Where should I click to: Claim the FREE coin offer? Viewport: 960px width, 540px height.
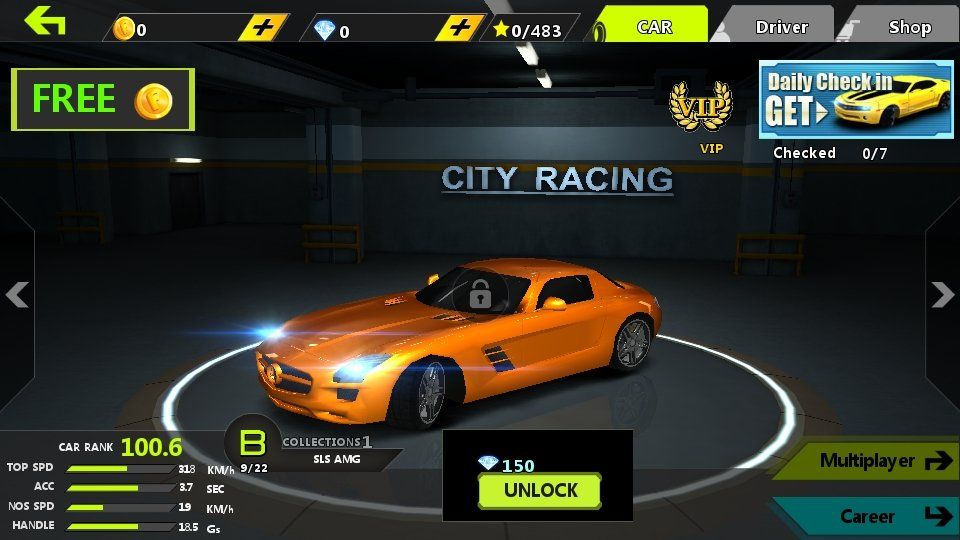click(x=102, y=99)
